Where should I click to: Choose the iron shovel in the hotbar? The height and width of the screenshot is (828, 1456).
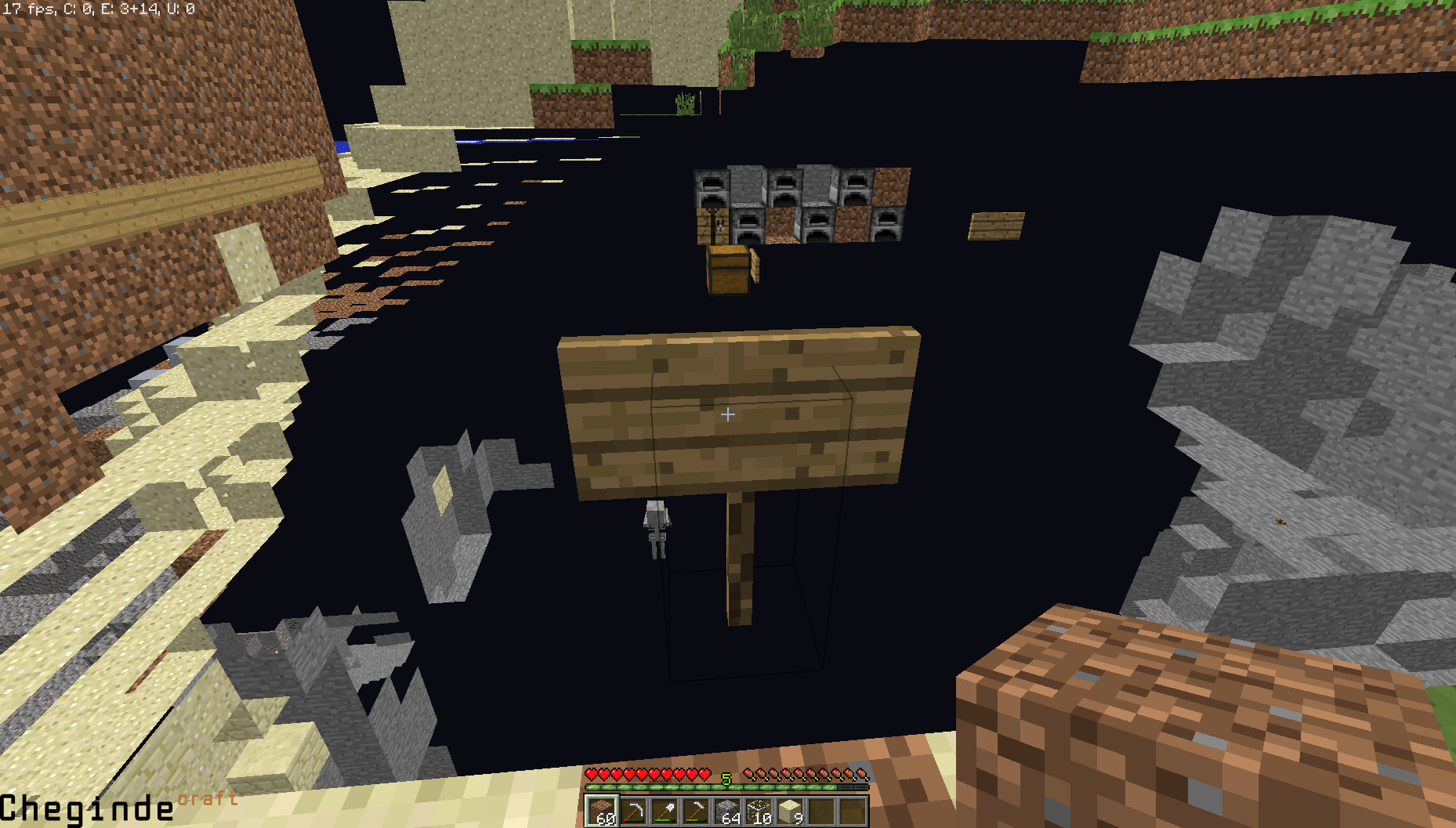(x=665, y=812)
